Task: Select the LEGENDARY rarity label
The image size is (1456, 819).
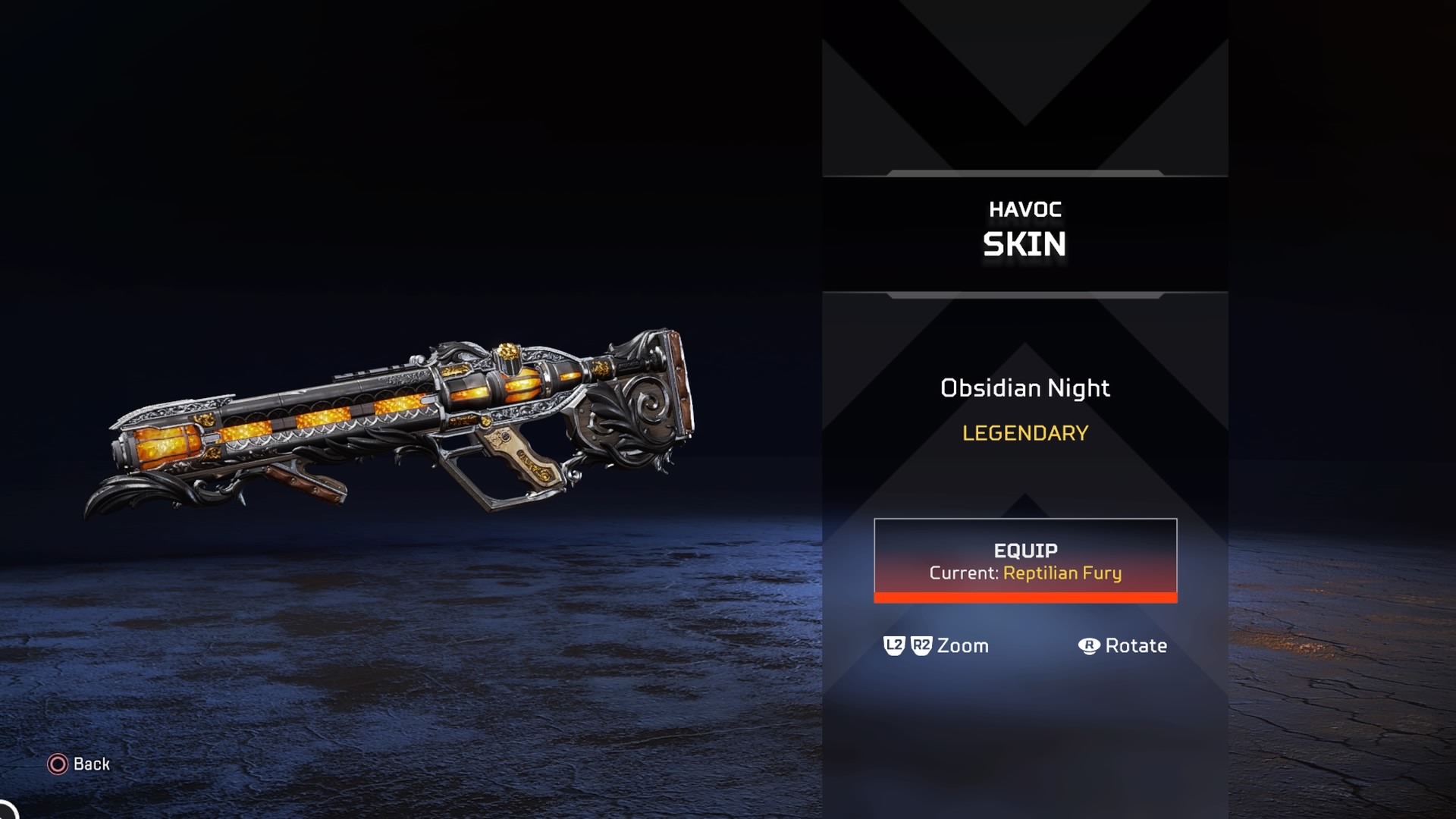Action: click(x=1025, y=434)
